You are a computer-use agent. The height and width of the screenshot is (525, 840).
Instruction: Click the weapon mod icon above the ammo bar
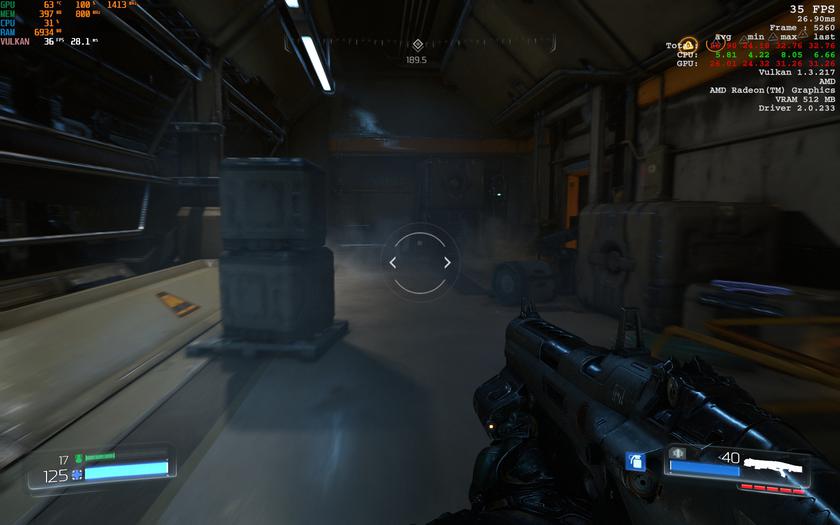pos(677,453)
